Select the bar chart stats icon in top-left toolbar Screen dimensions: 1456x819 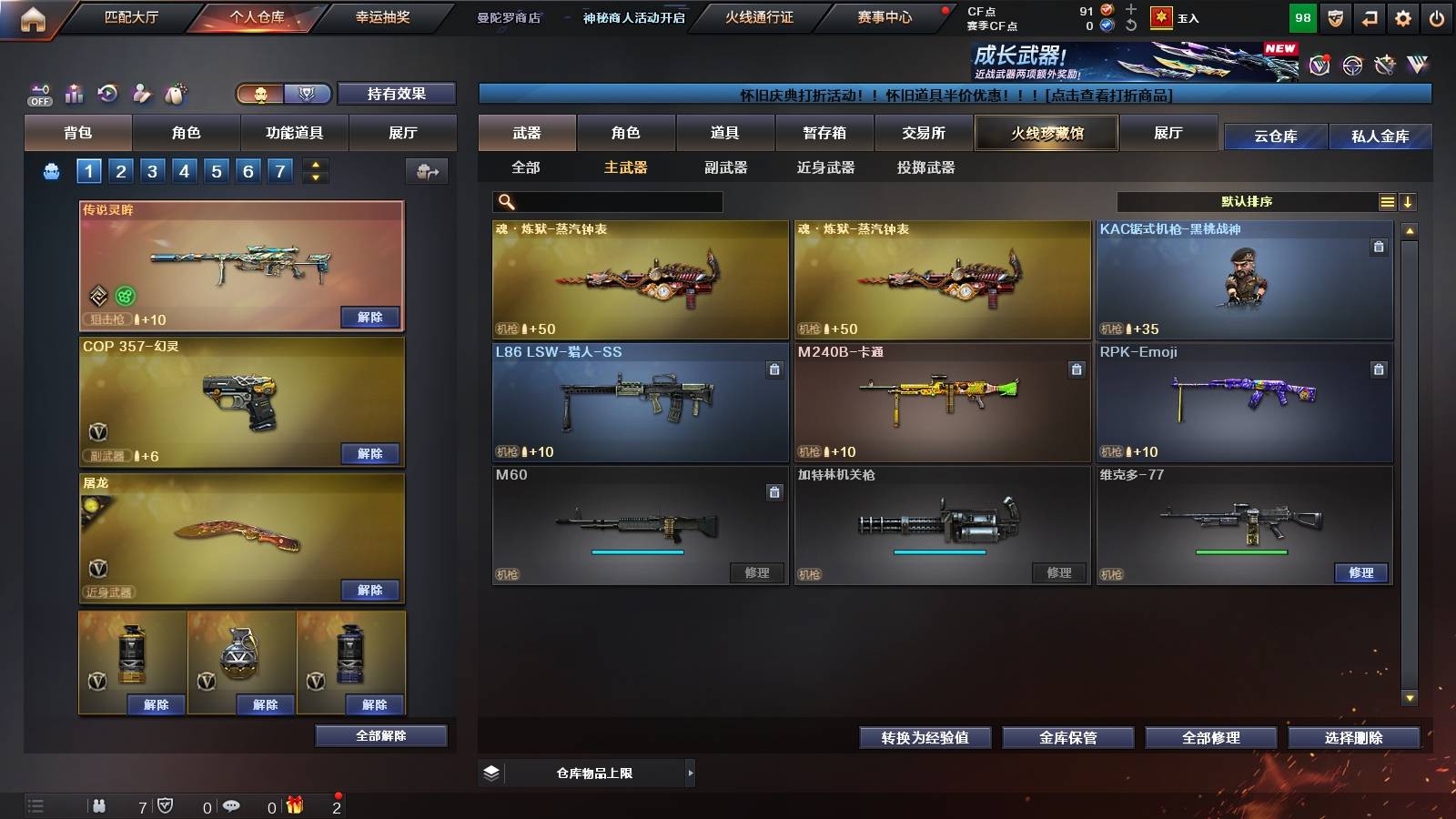tap(73, 93)
